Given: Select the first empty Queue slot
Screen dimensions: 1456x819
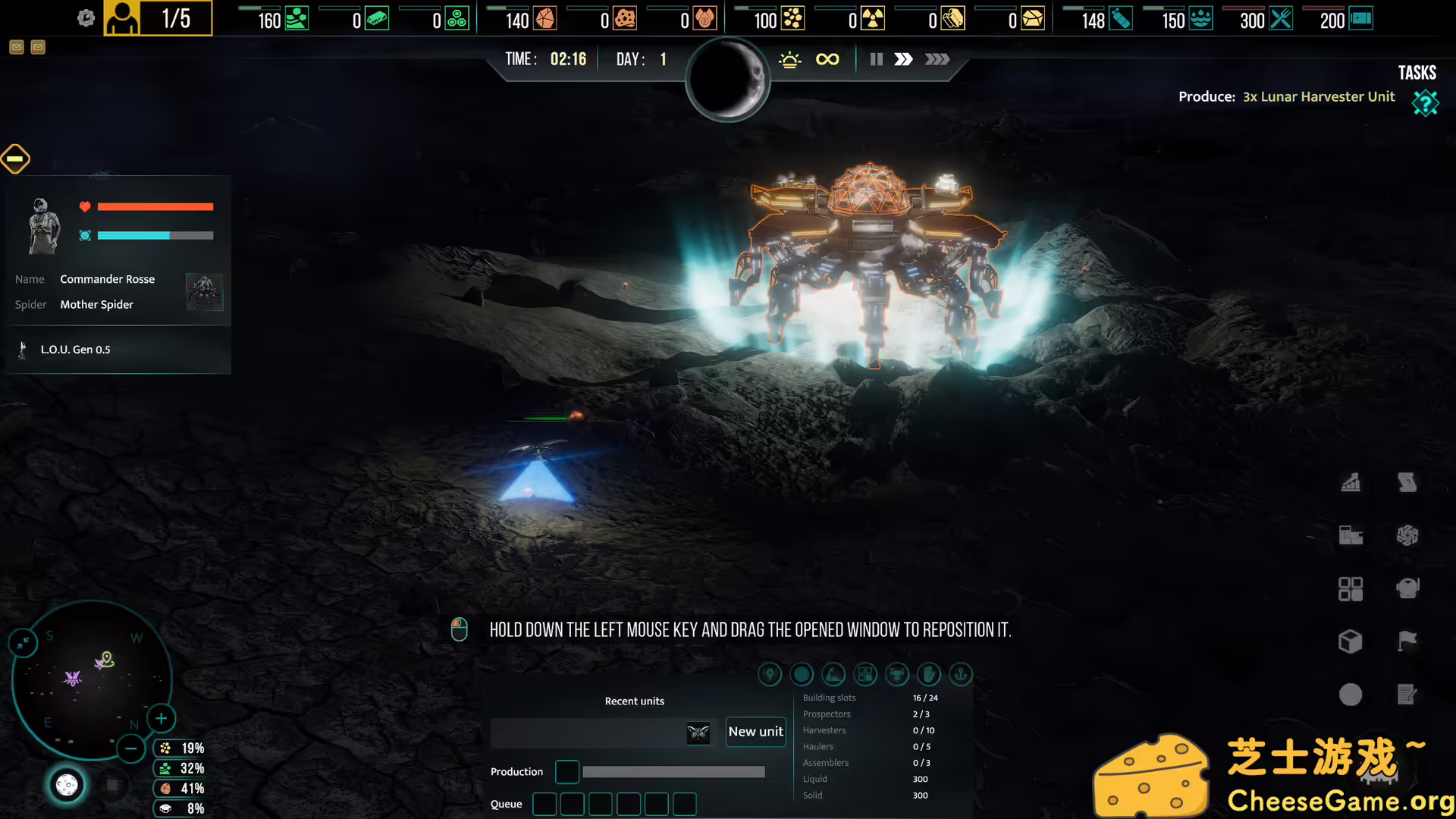Looking at the screenshot, I should click(x=544, y=804).
